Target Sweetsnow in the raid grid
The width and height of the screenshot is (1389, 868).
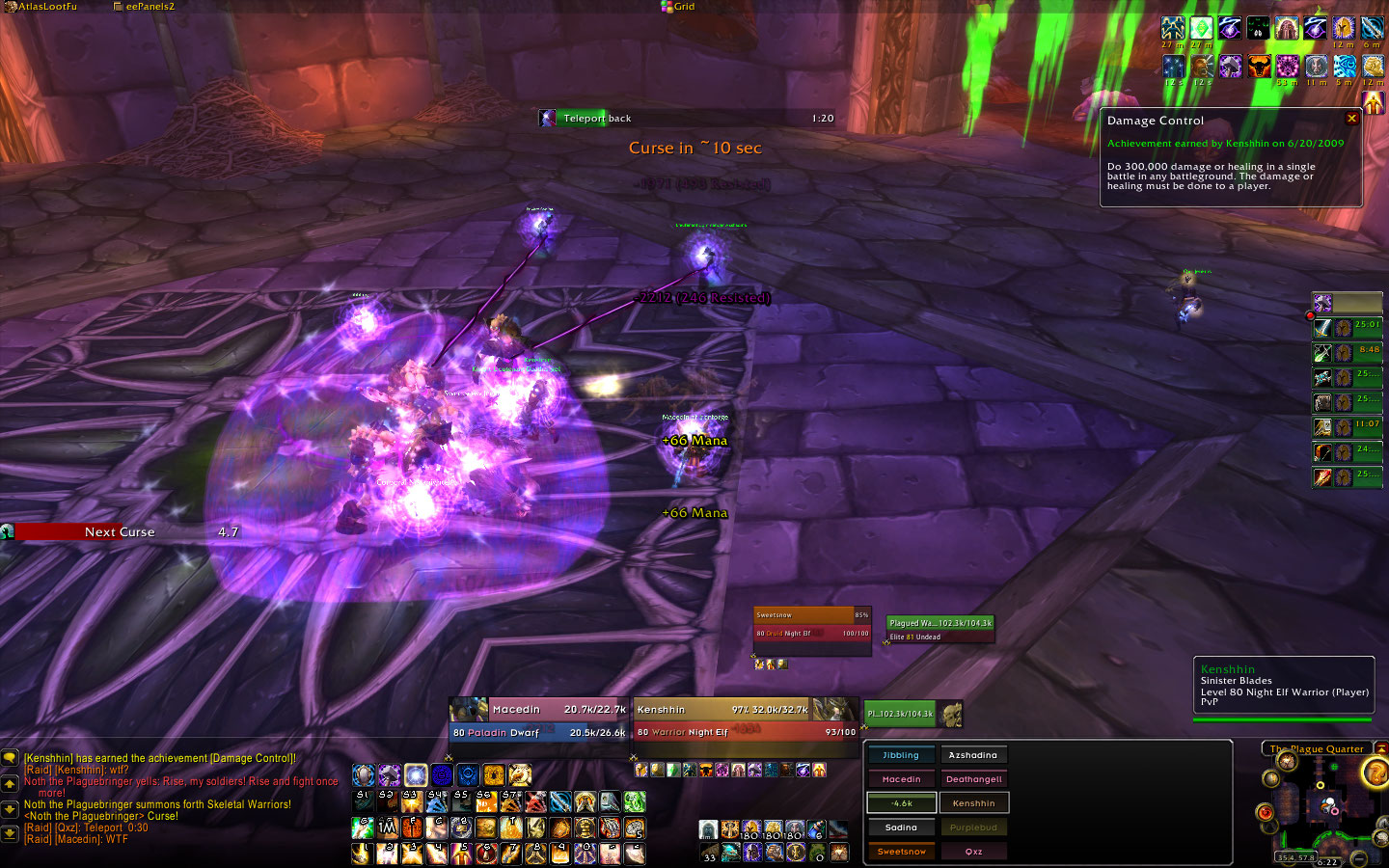click(901, 852)
